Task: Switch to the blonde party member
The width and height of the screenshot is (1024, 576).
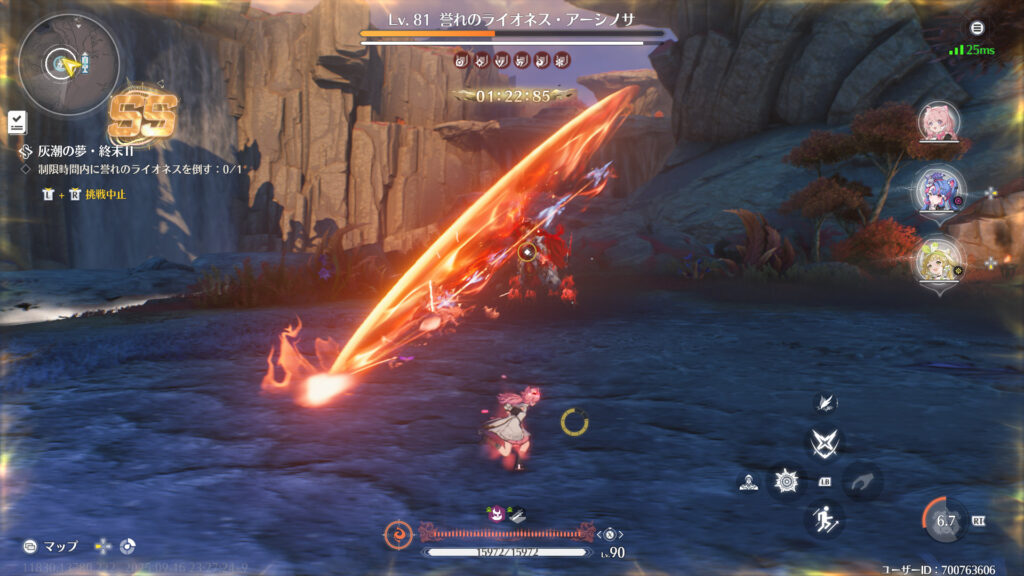Action: point(939,259)
